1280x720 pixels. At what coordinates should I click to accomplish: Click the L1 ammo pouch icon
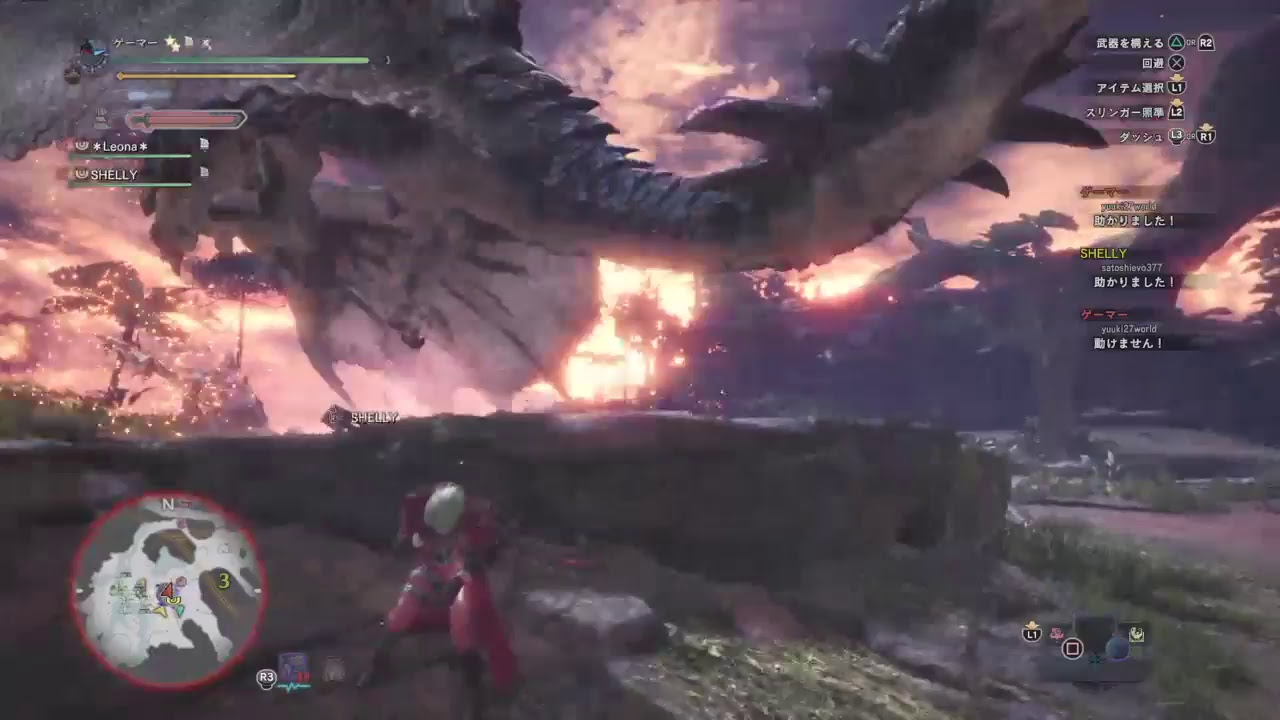1033,634
